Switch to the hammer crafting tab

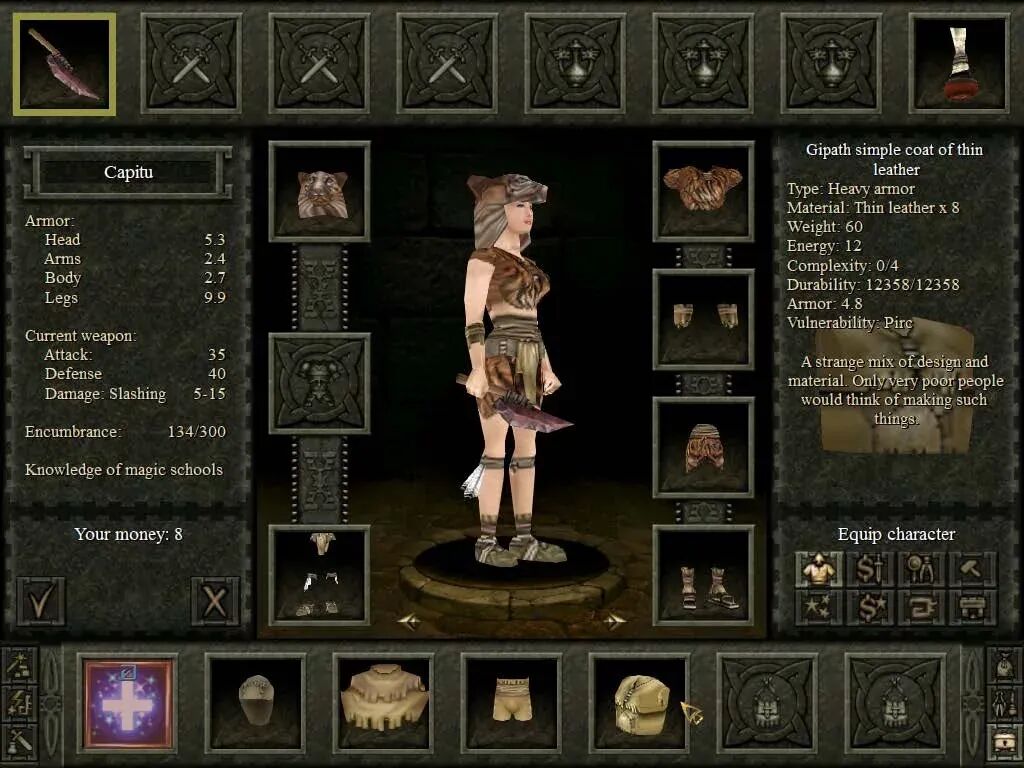point(972,569)
